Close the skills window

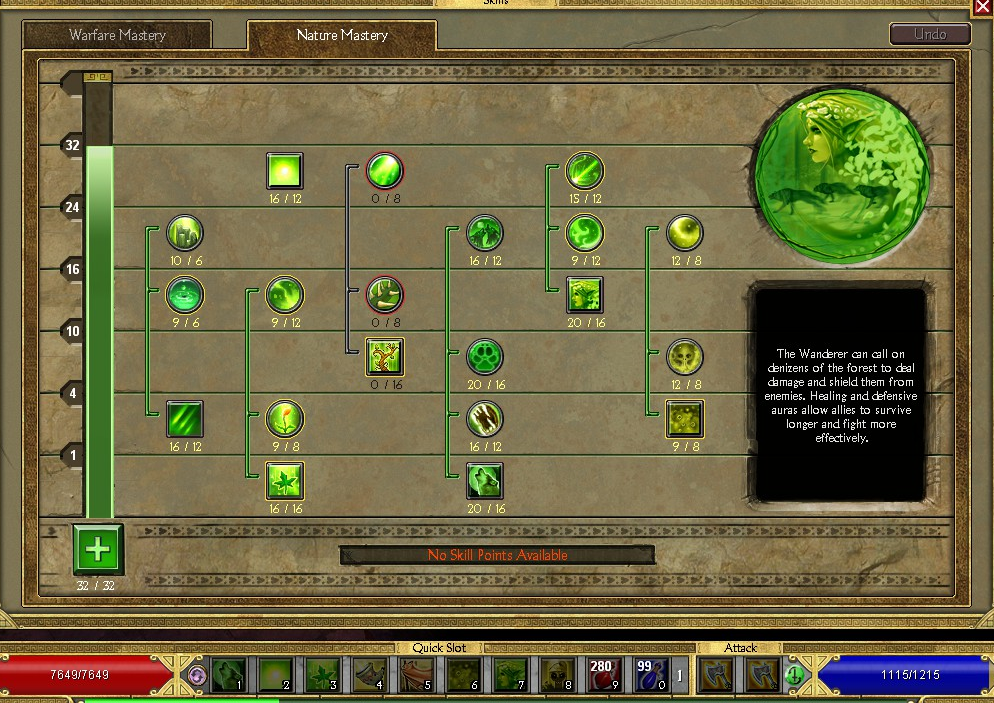(x=982, y=7)
